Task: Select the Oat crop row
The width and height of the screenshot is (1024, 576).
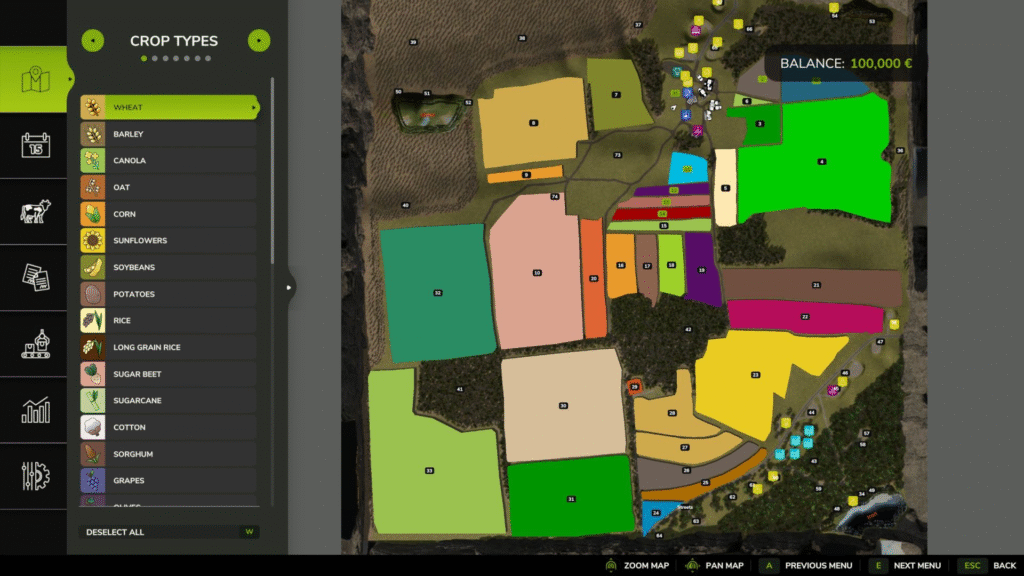Action: pos(170,187)
